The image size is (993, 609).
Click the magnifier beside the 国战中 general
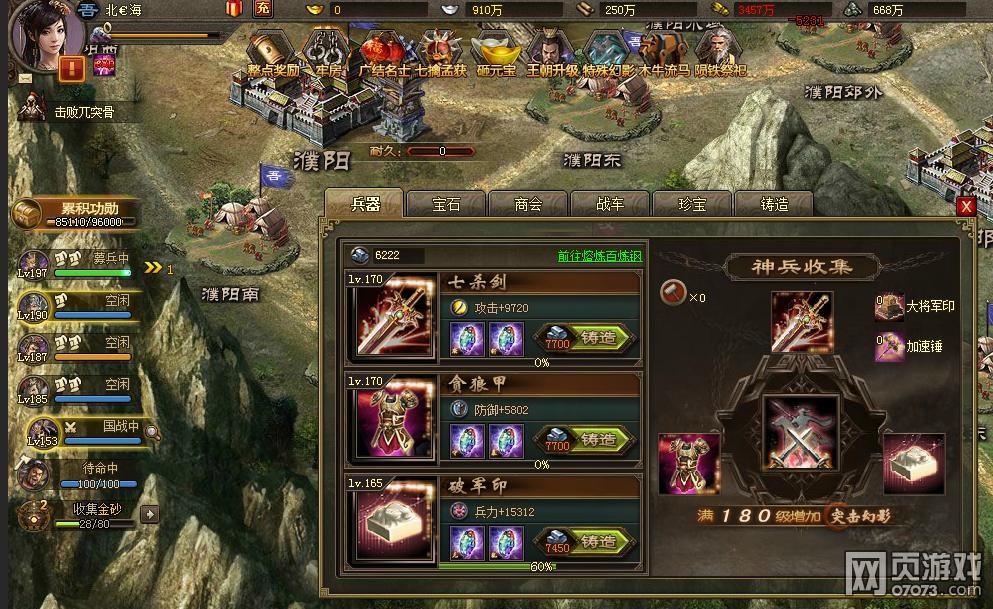click(x=153, y=433)
